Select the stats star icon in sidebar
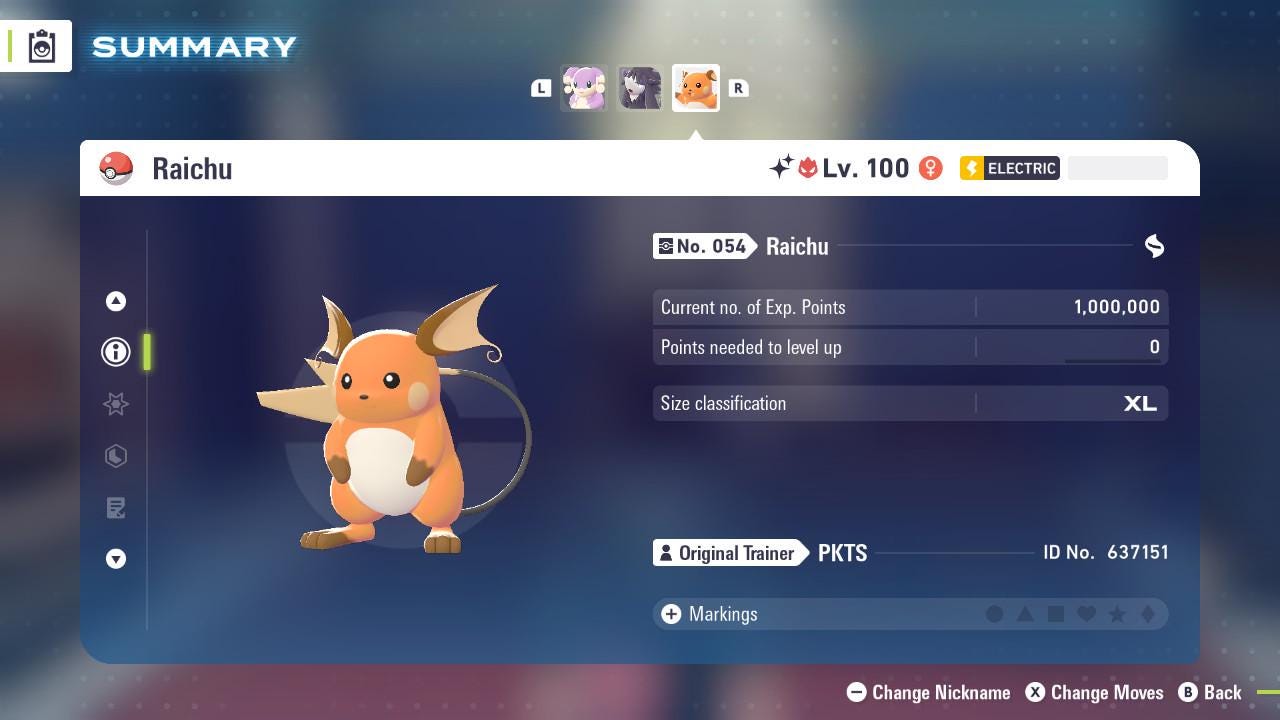 click(x=116, y=404)
